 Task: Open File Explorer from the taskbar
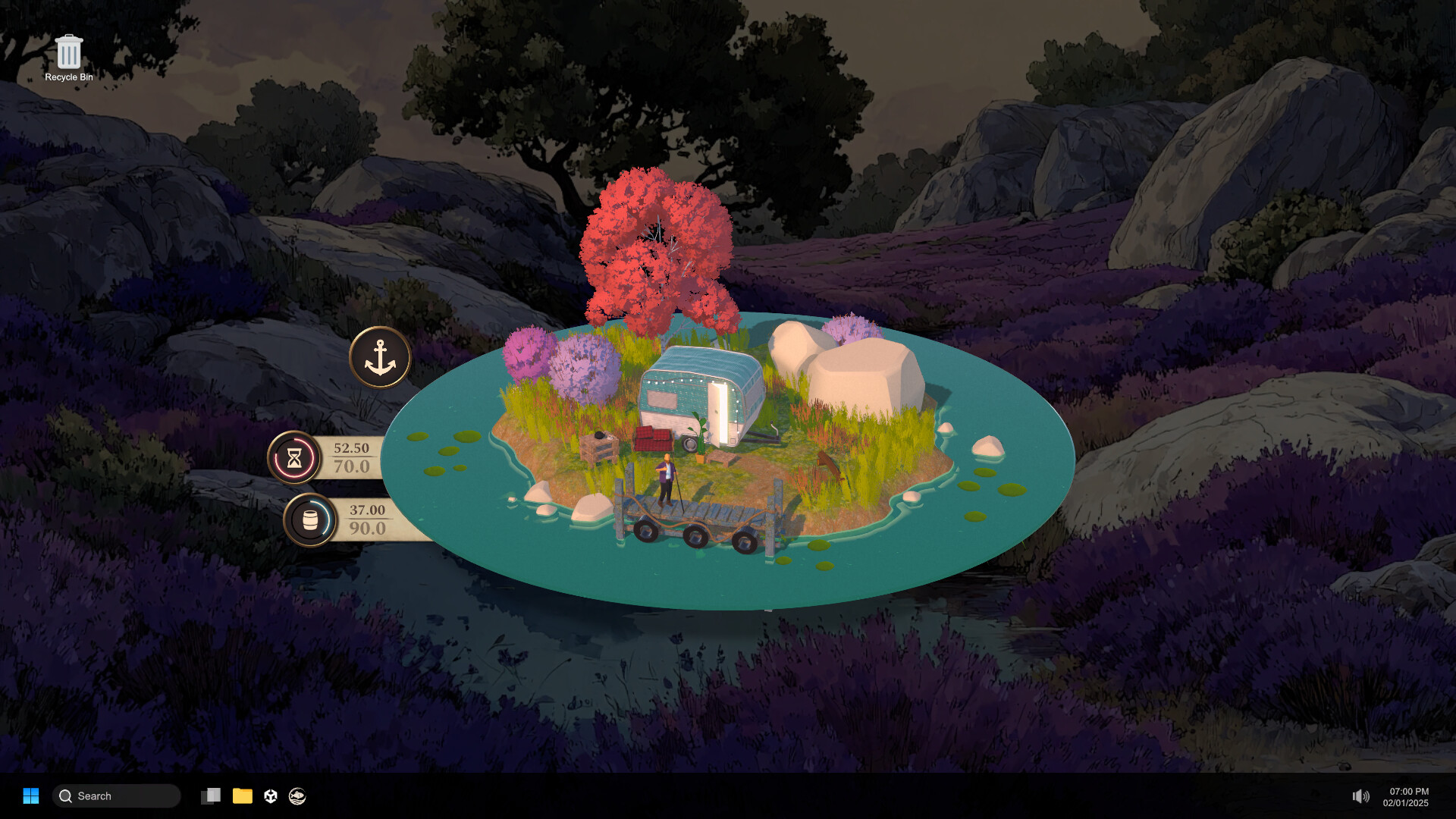[x=243, y=795]
